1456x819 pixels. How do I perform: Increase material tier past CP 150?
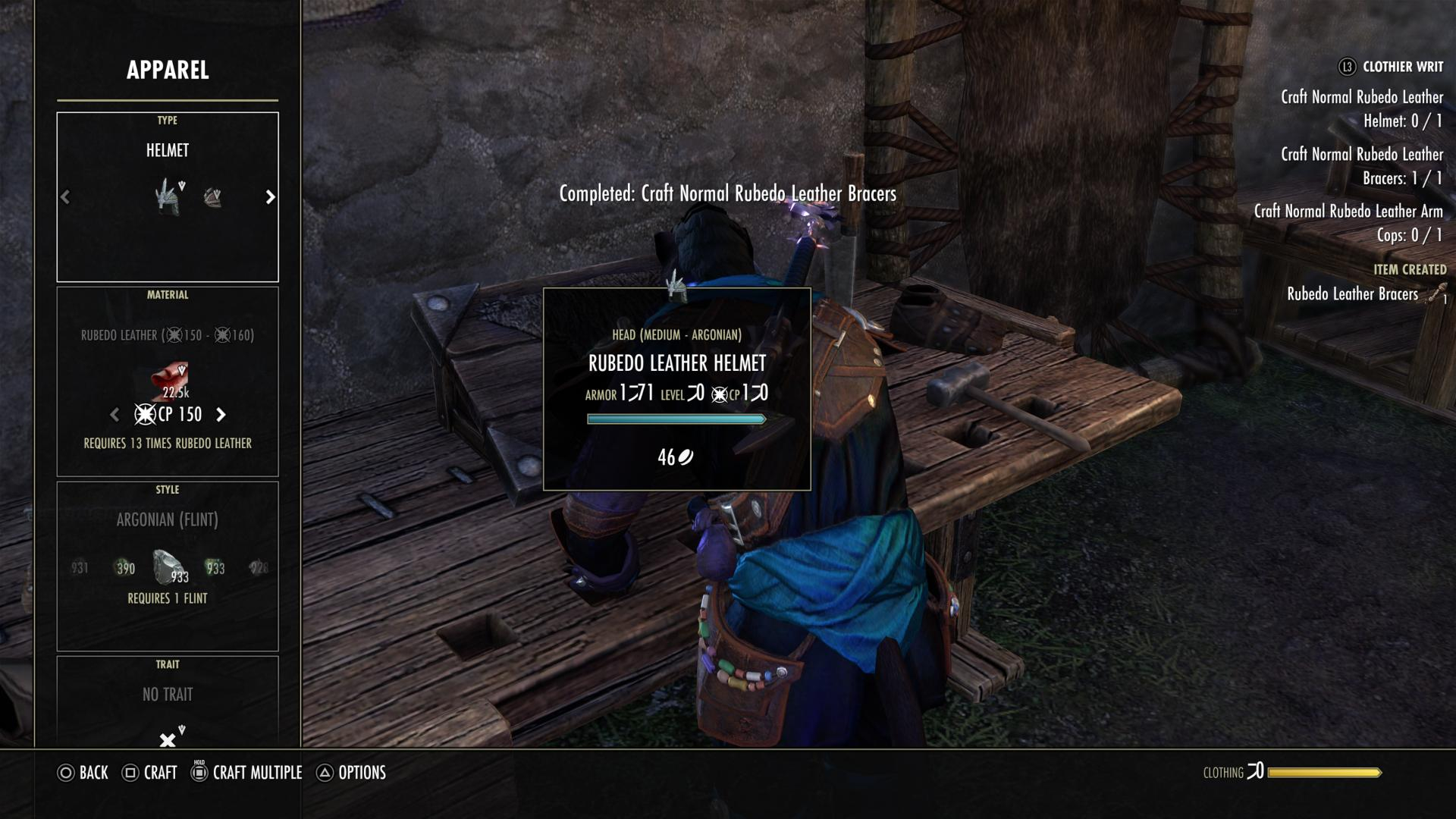point(221,414)
